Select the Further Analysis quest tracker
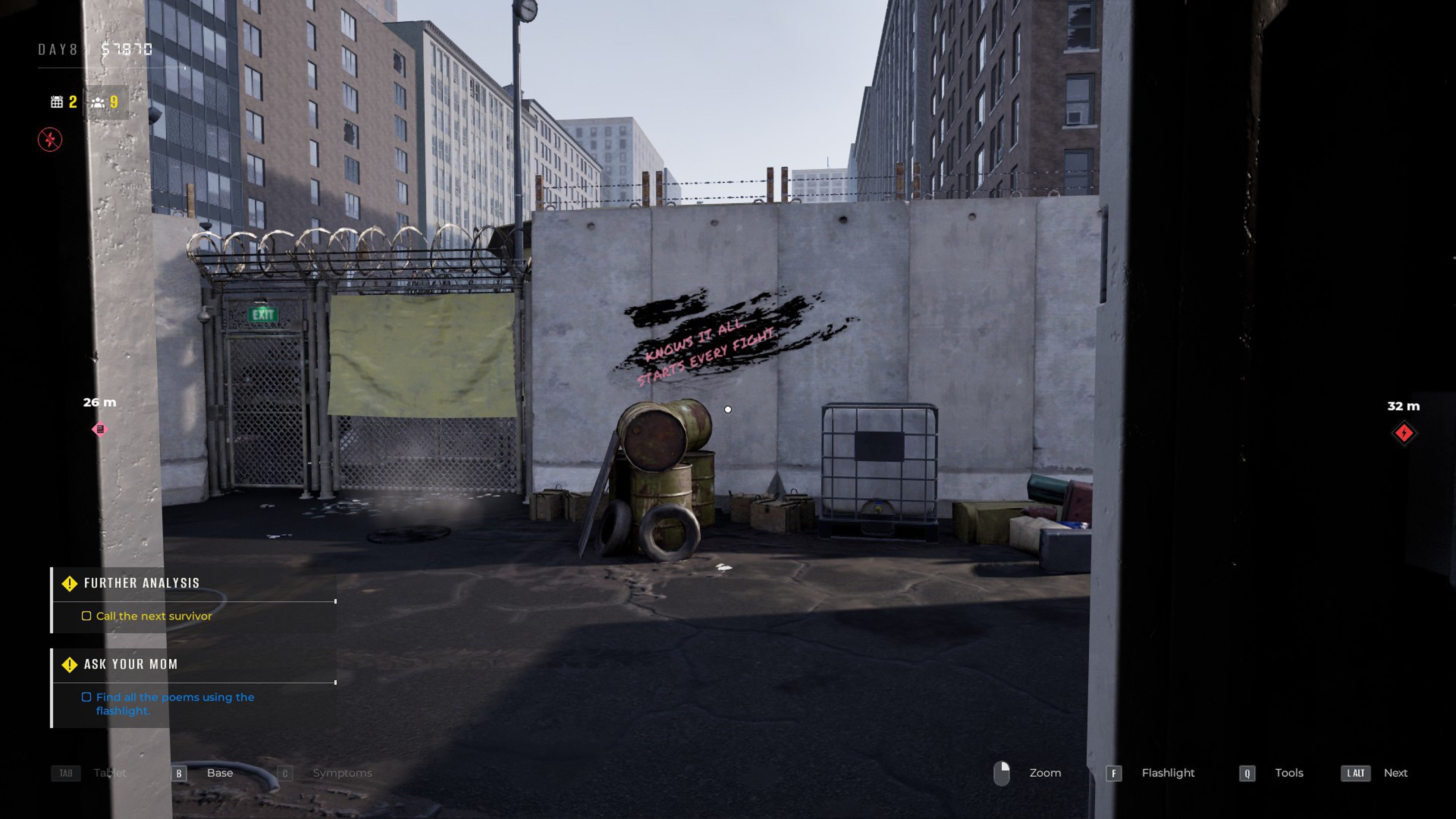The image size is (1456, 819). point(141,583)
